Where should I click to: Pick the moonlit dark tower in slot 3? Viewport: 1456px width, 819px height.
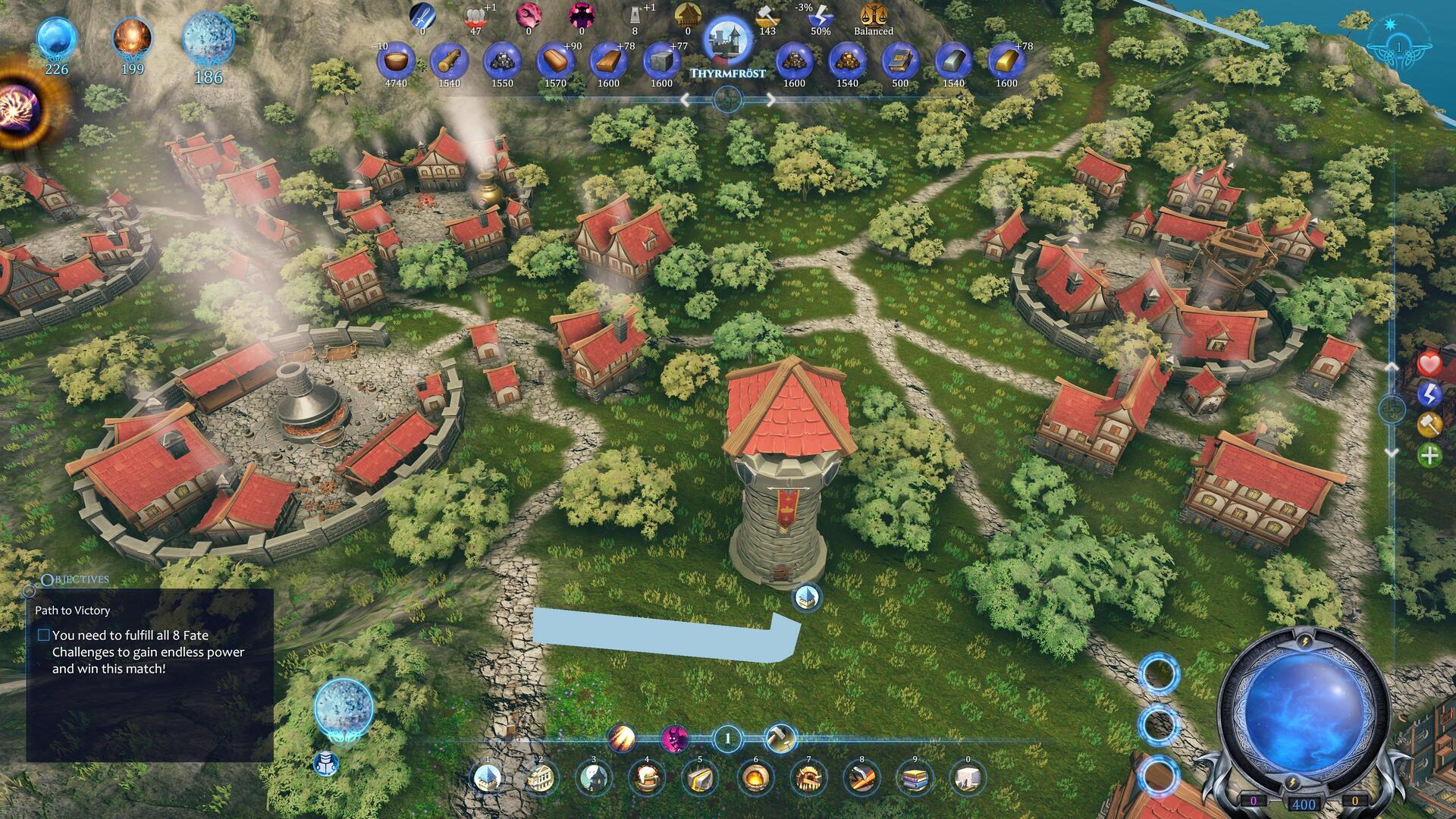click(594, 777)
